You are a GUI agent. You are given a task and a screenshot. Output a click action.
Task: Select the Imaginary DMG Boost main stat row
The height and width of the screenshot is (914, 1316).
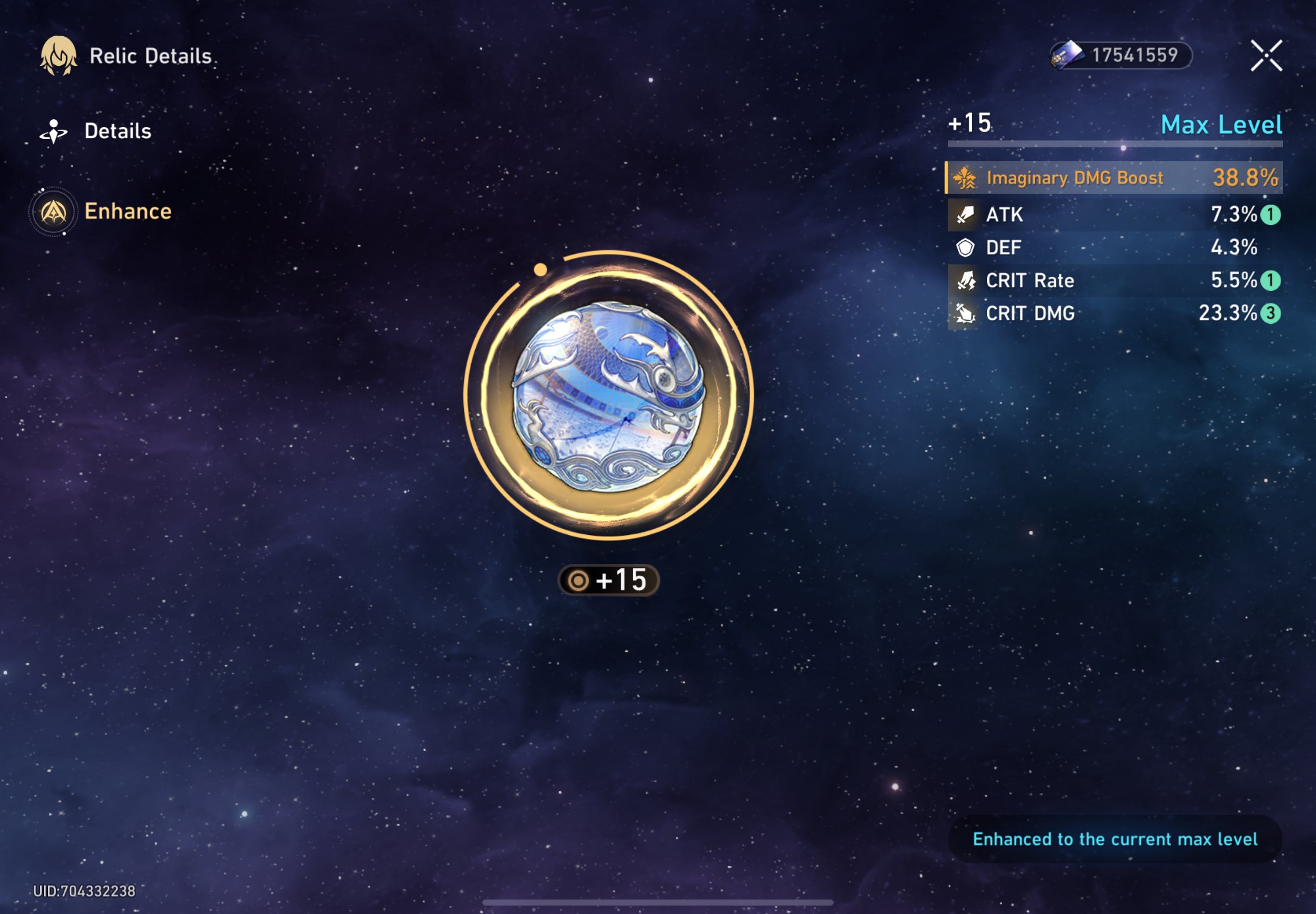[1114, 178]
